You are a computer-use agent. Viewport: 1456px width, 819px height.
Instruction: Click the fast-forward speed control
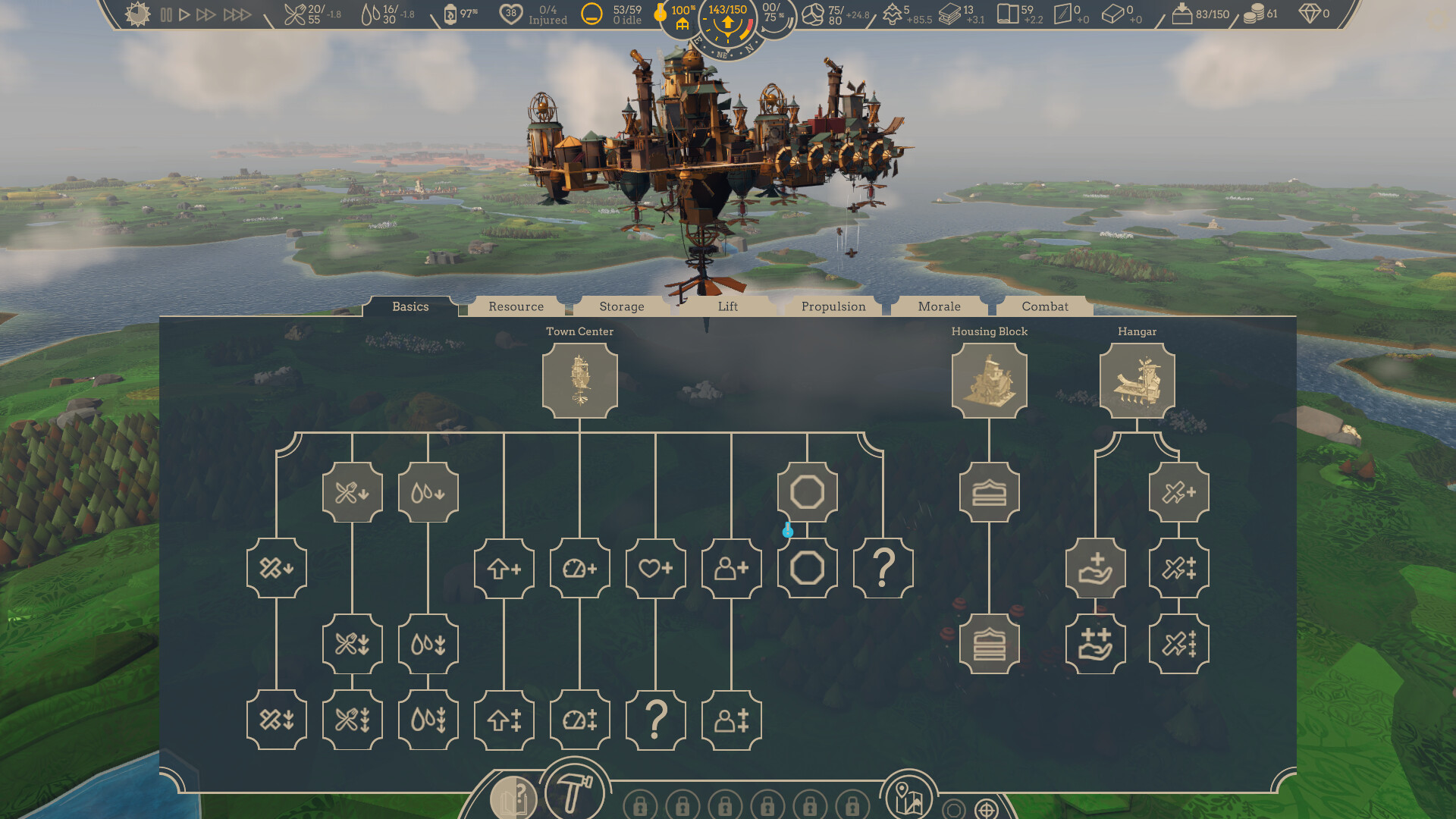(x=206, y=13)
